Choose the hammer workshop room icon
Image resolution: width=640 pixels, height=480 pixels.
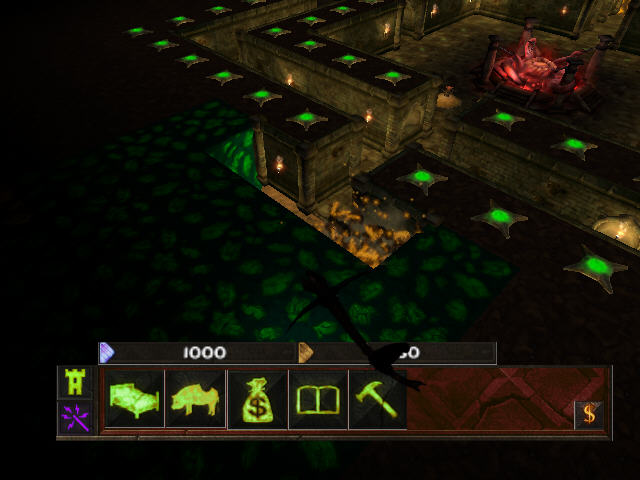376,399
